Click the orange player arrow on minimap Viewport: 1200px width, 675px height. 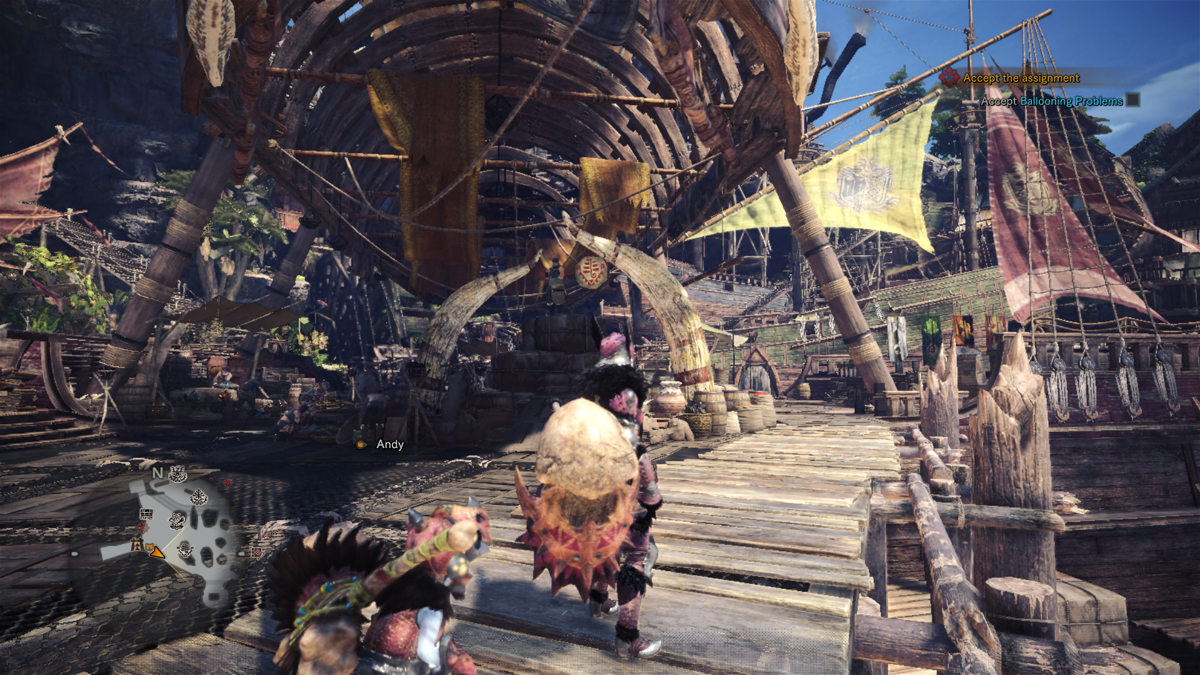(x=157, y=550)
